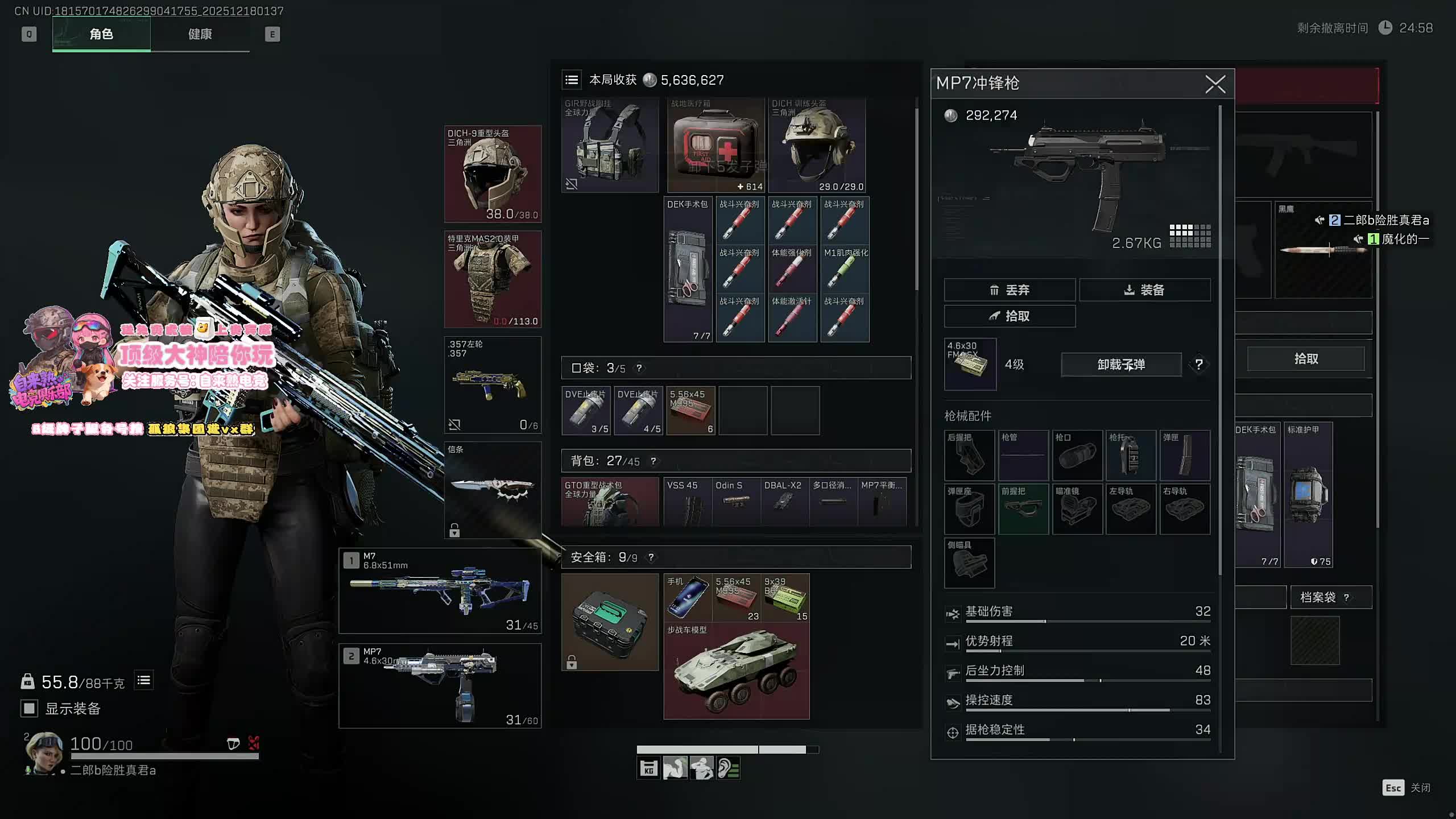This screenshot has height=819, width=1456.
Task: Select the 角色 character tab
Action: pos(101,34)
